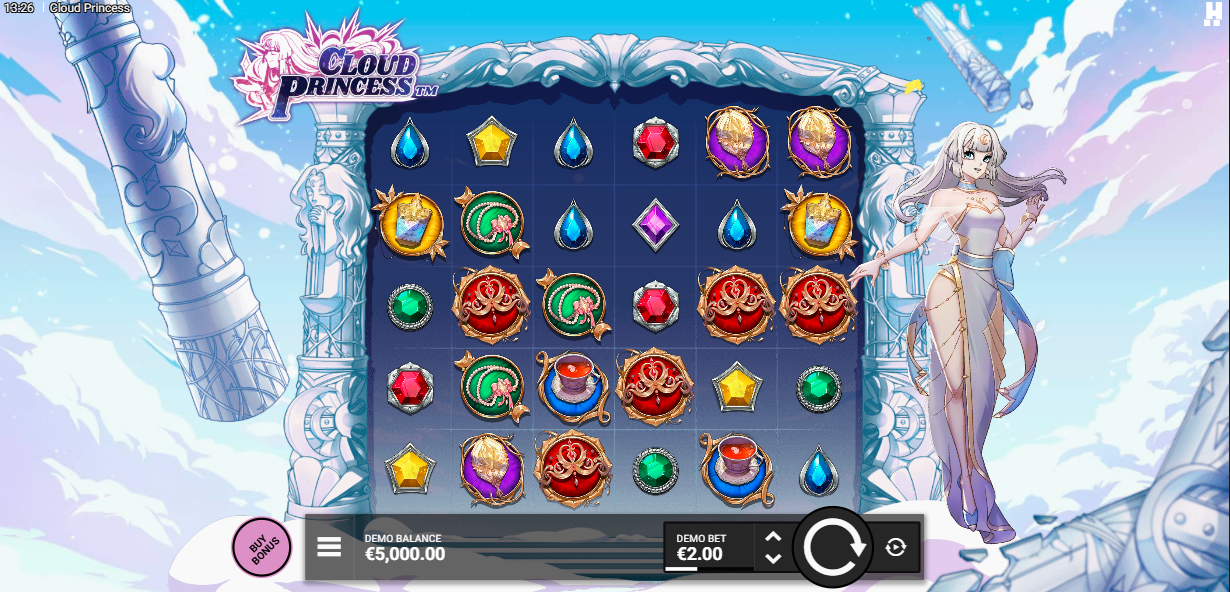This screenshot has width=1230, height=592.
Task: Open the hamburger game menu
Action: (329, 547)
